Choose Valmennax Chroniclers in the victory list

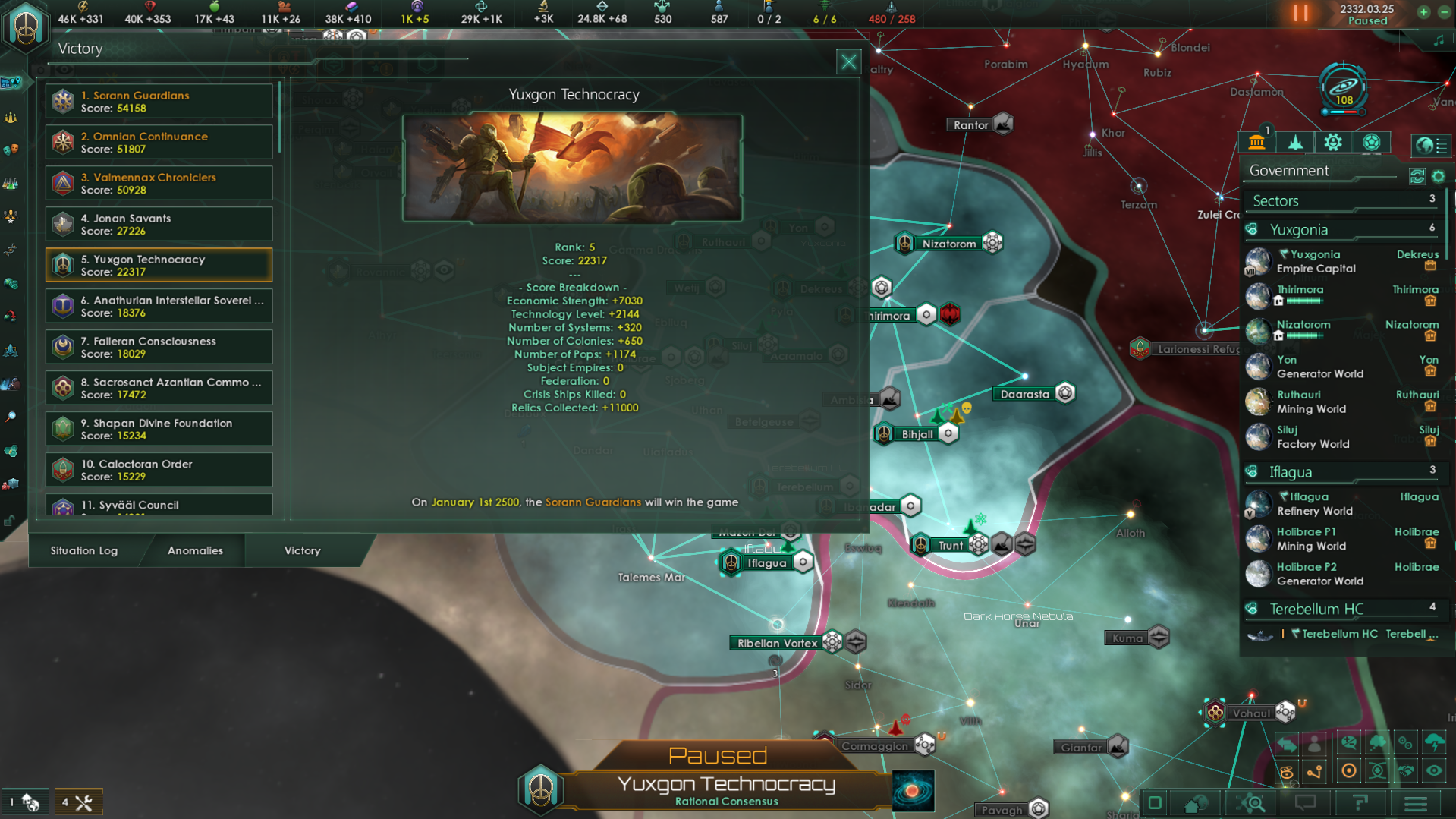(x=159, y=184)
